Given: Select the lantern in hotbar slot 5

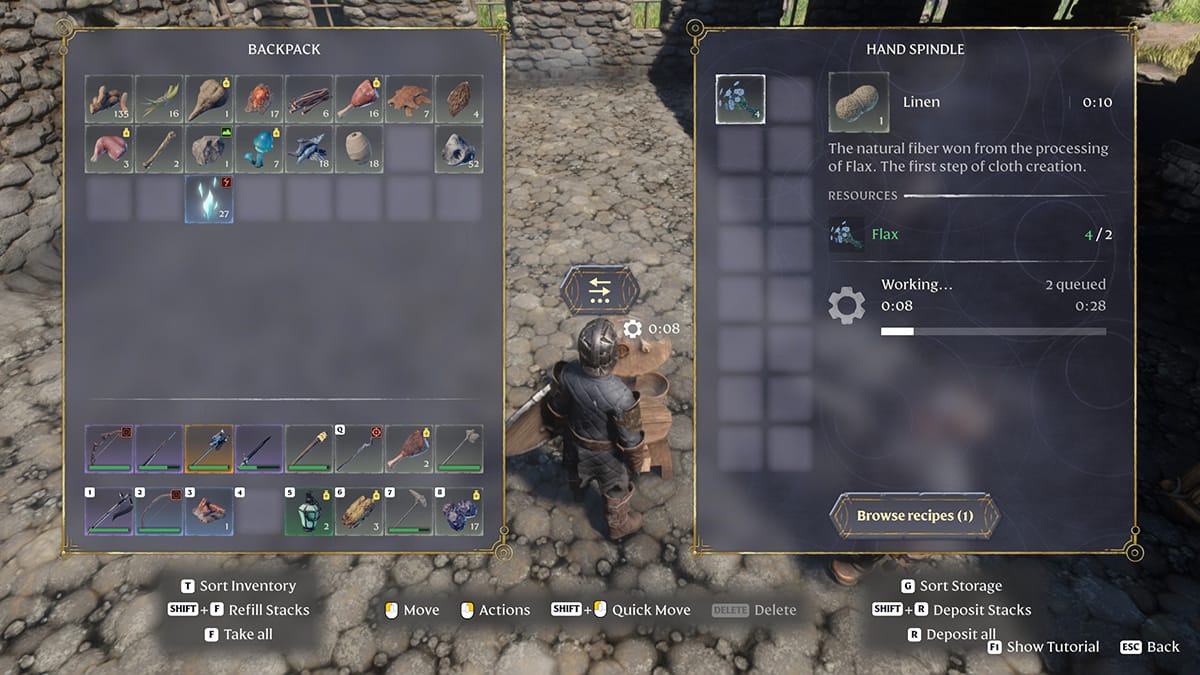Looking at the screenshot, I should [310, 511].
